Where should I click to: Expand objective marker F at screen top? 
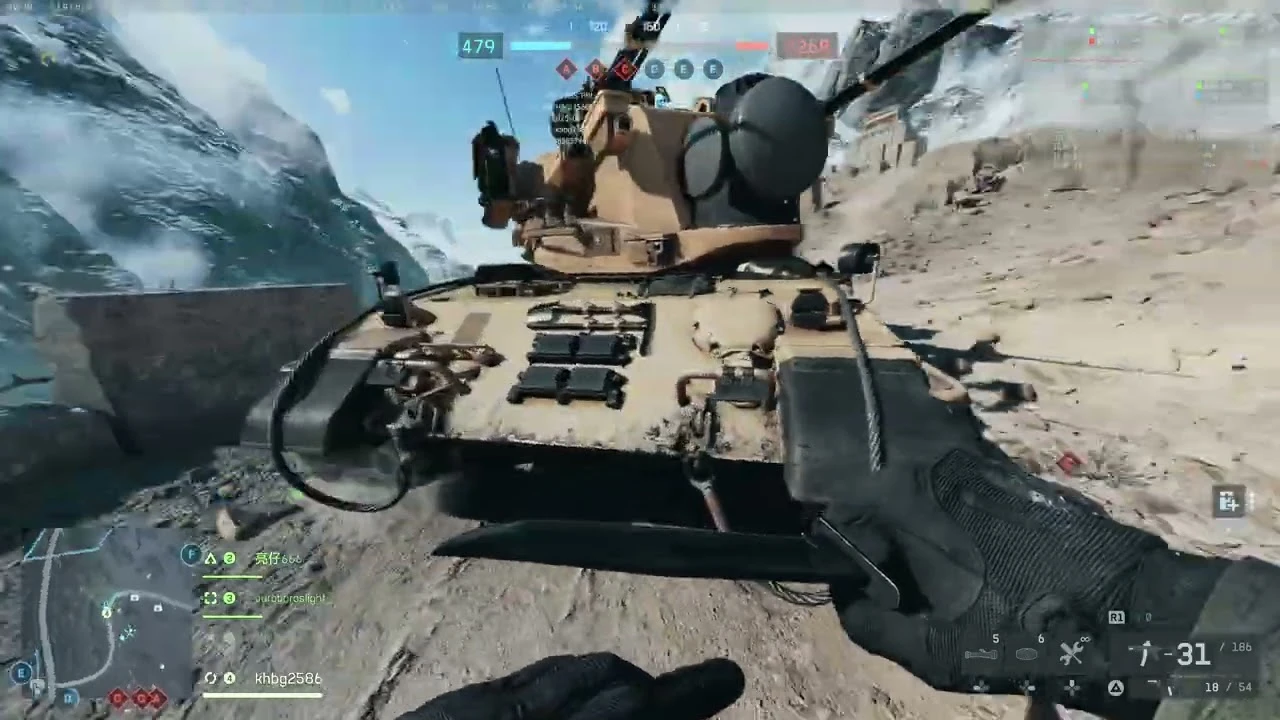pyautogui.click(x=712, y=69)
